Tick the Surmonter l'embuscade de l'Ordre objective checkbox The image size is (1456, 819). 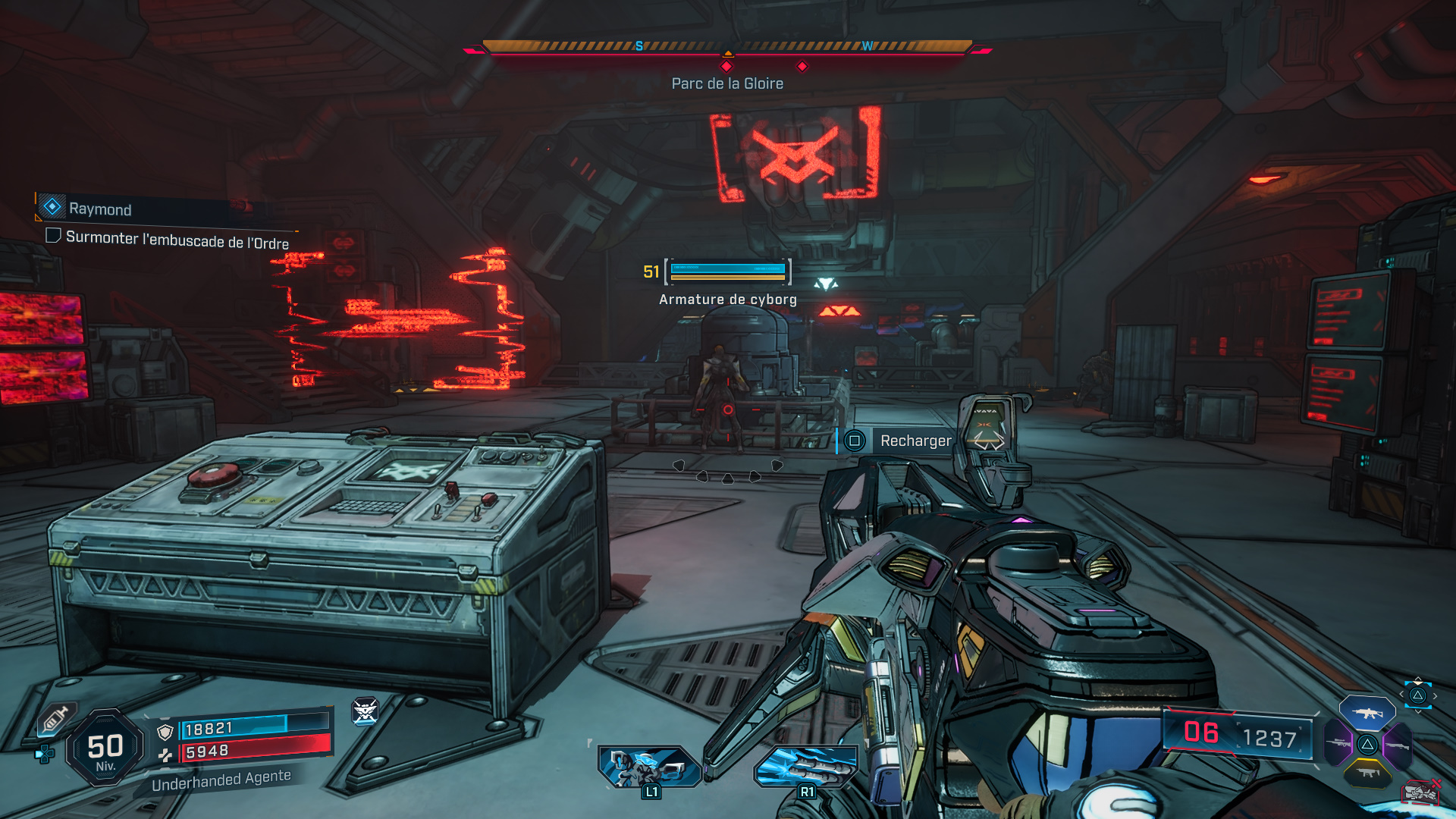[x=53, y=236]
